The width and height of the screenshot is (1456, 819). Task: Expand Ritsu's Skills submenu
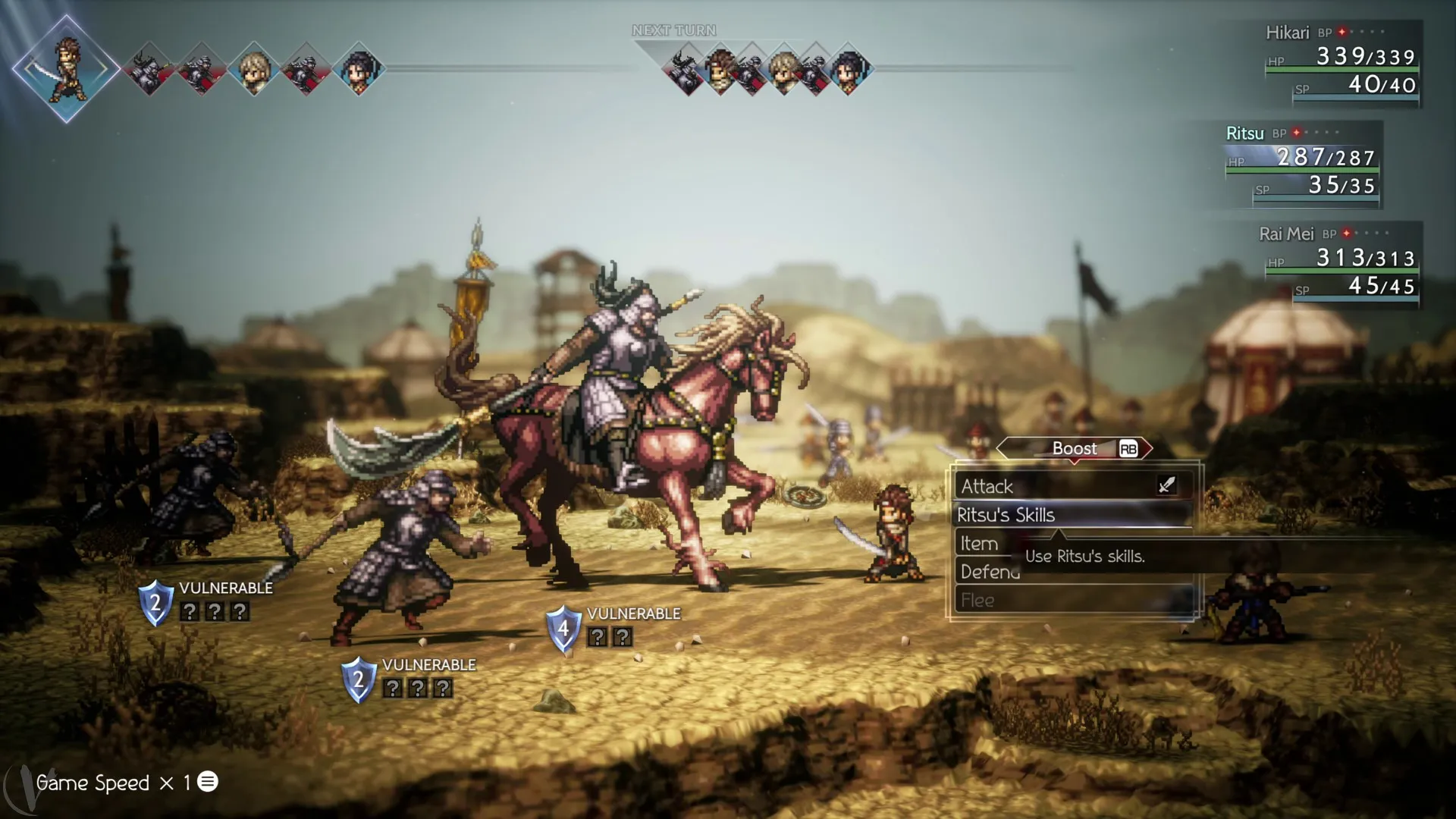pos(1007,515)
